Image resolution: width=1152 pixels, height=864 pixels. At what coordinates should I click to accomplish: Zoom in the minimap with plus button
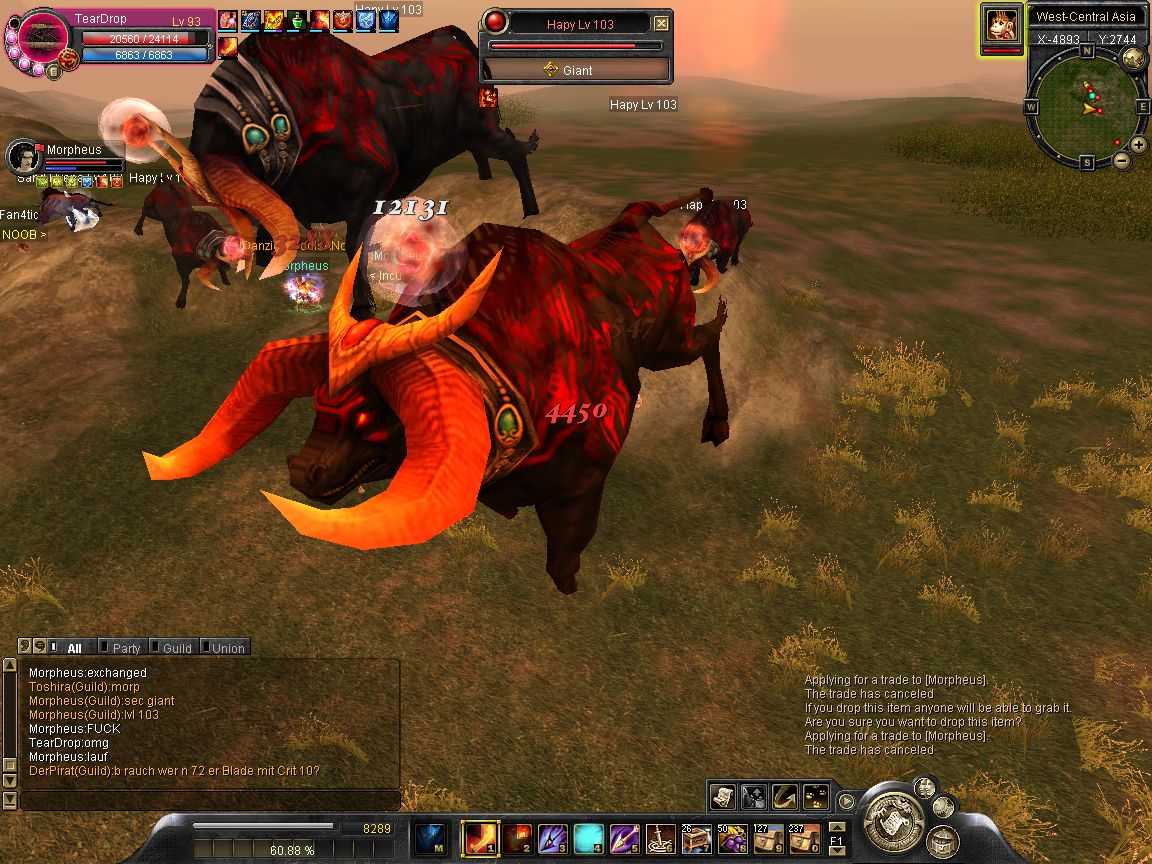point(1139,145)
